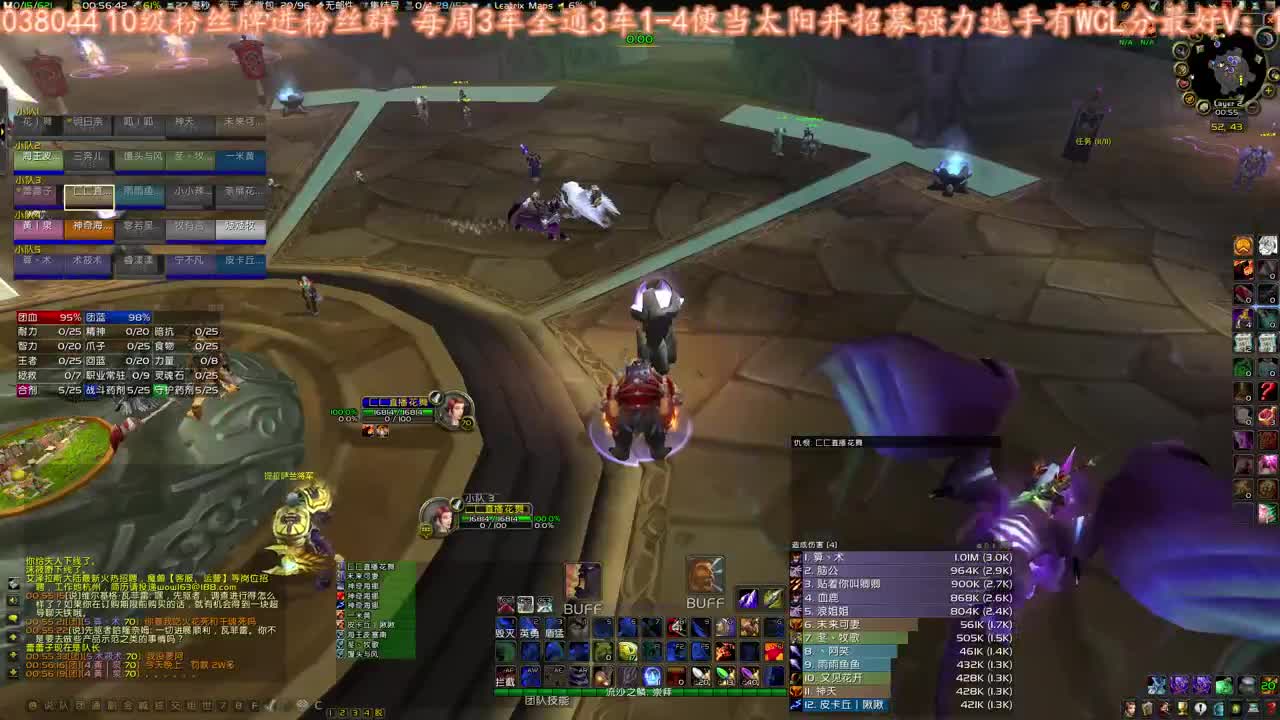This screenshot has width=1280, height=720.
Task: Activate the 盾猛 ability icon
Action: coord(556,626)
